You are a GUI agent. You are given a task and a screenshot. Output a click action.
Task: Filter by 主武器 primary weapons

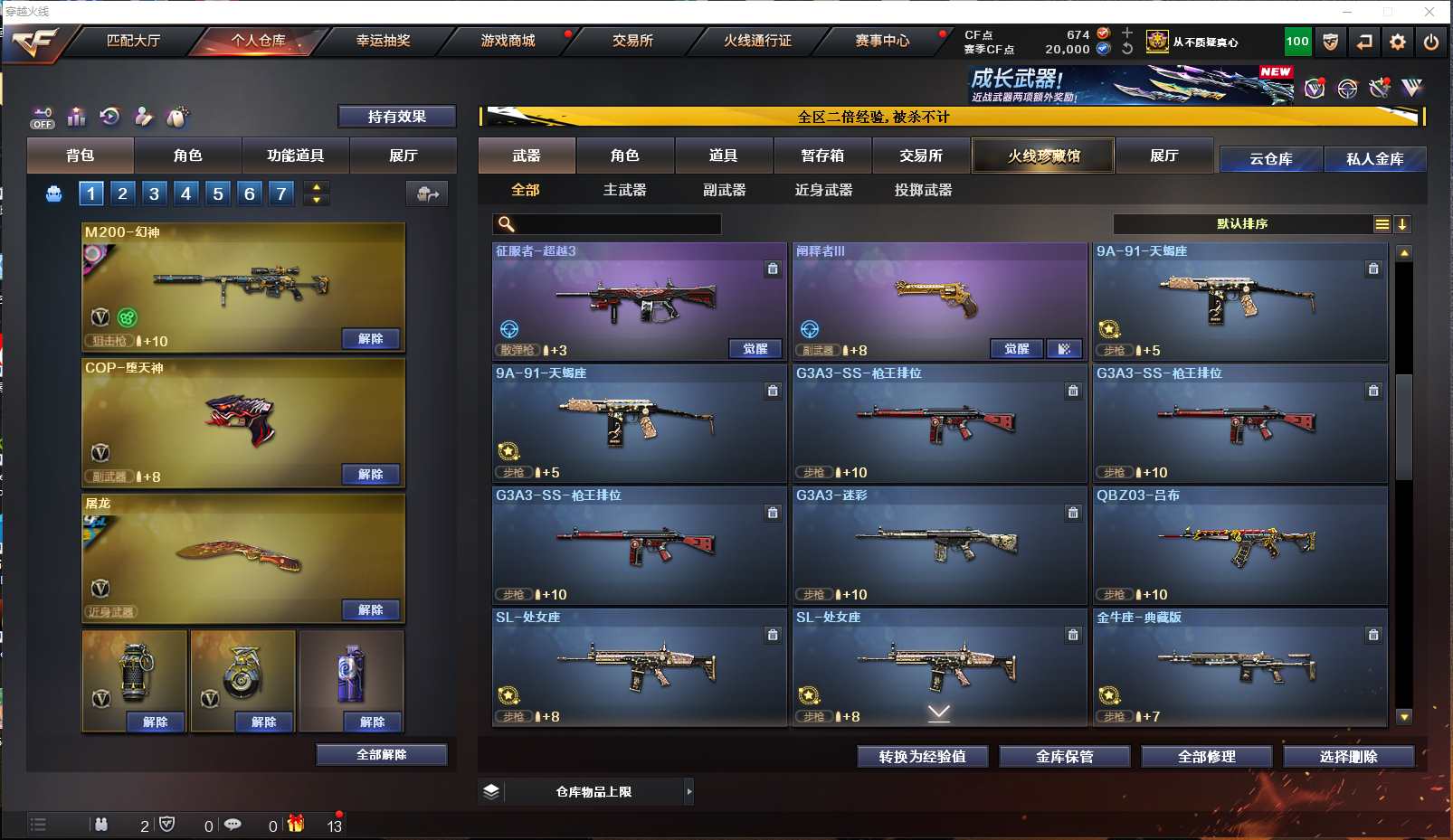624,190
